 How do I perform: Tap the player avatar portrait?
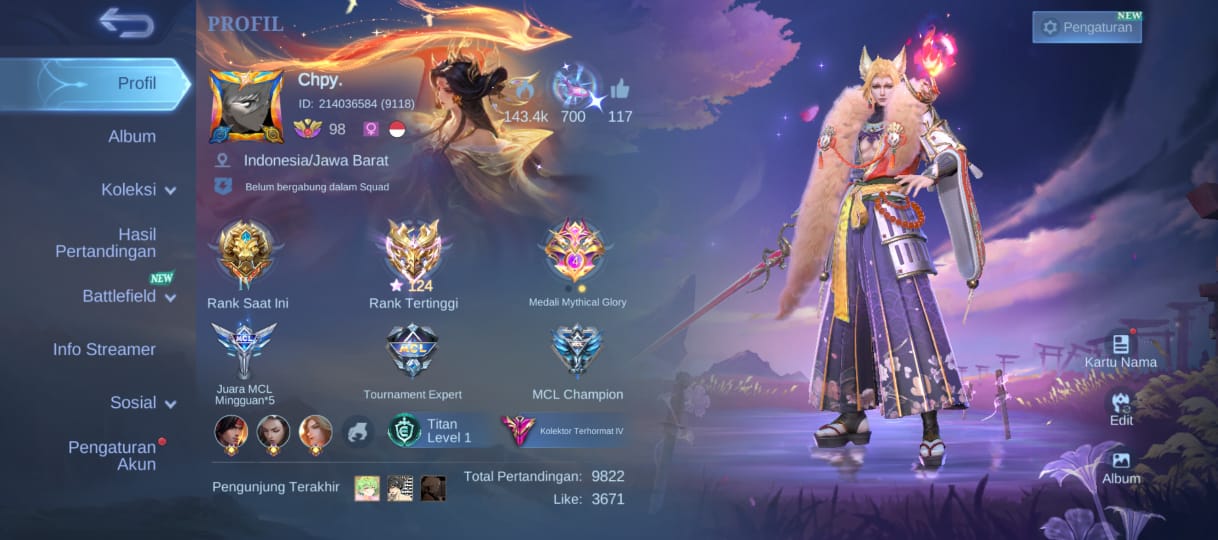click(246, 107)
